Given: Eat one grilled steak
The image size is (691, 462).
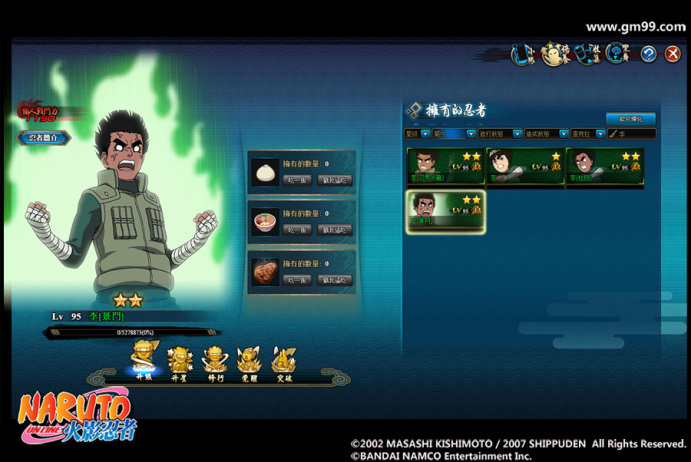Looking at the screenshot, I should pyautogui.click(x=296, y=280).
